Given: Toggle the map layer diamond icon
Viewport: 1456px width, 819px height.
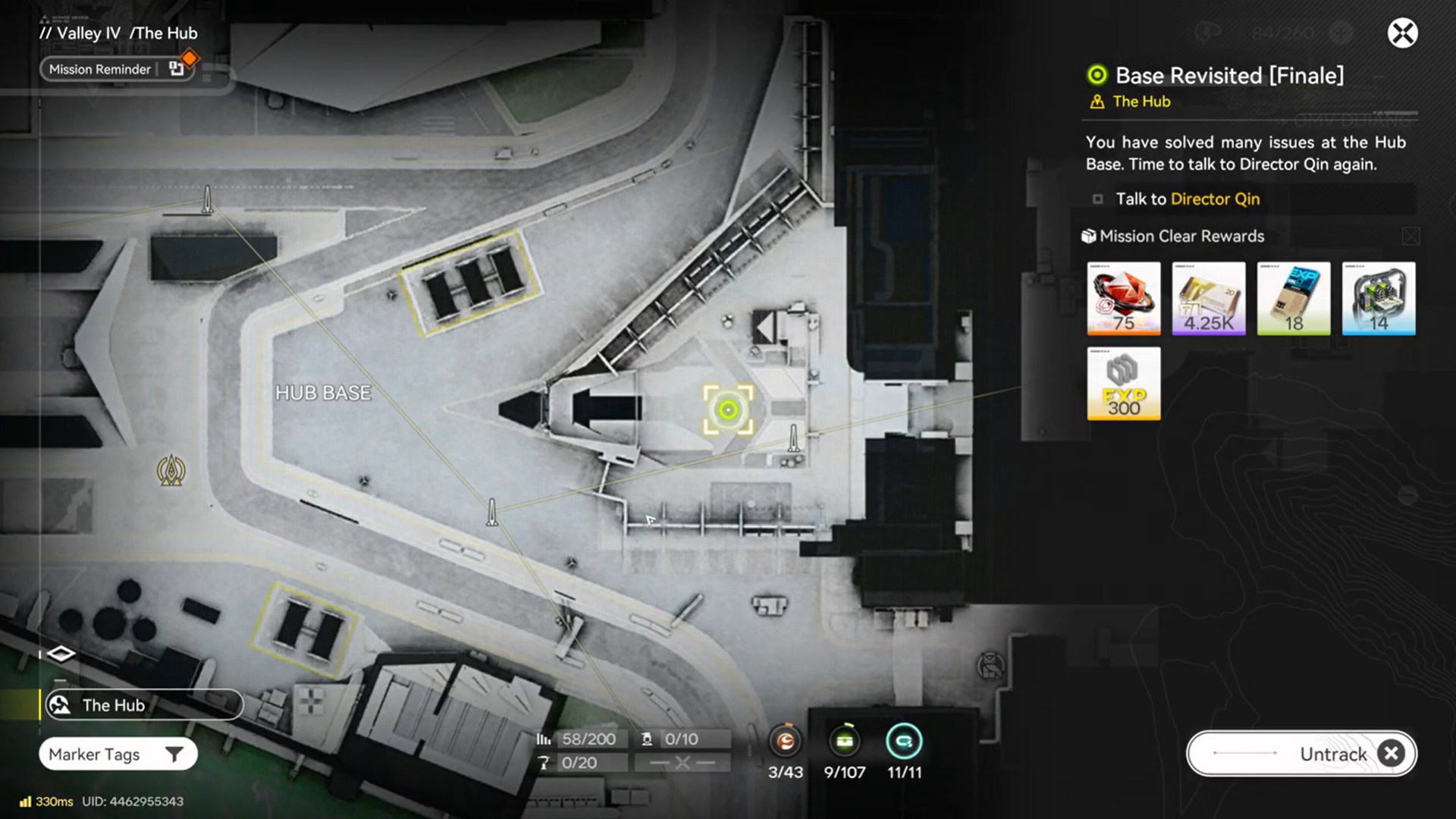Looking at the screenshot, I should tap(61, 654).
